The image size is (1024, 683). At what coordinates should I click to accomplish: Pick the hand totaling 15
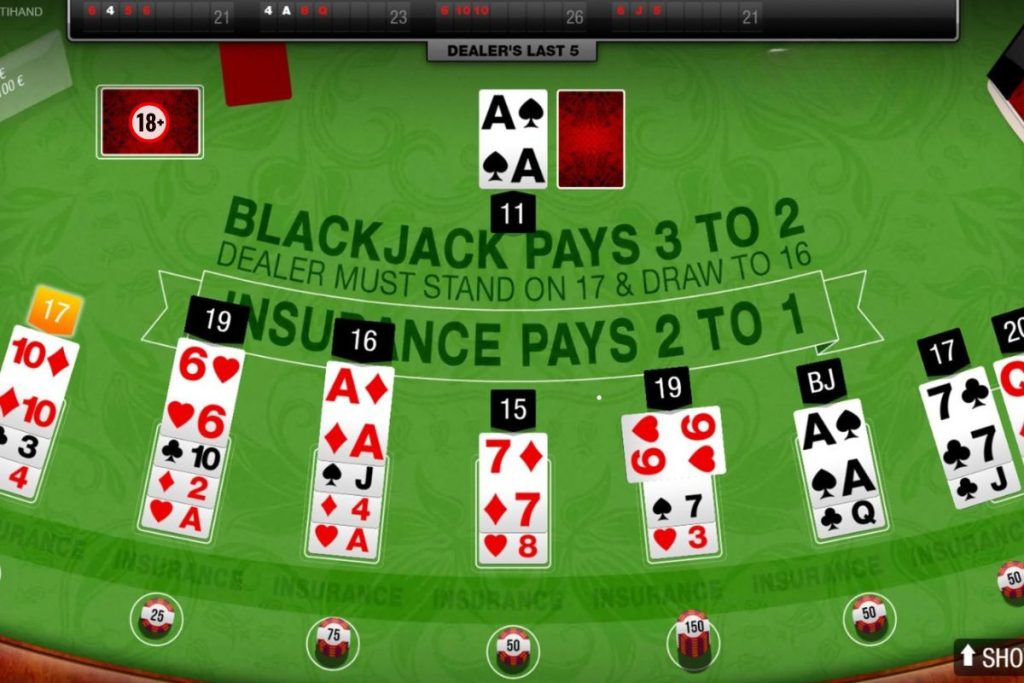tap(513, 497)
